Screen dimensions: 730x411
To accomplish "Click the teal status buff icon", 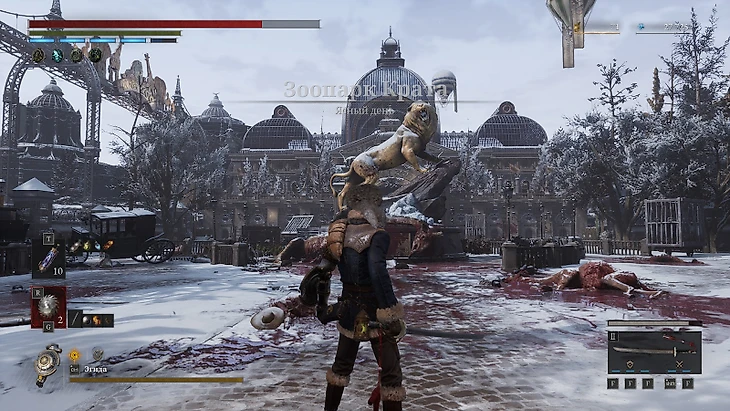I will click(57, 56).
